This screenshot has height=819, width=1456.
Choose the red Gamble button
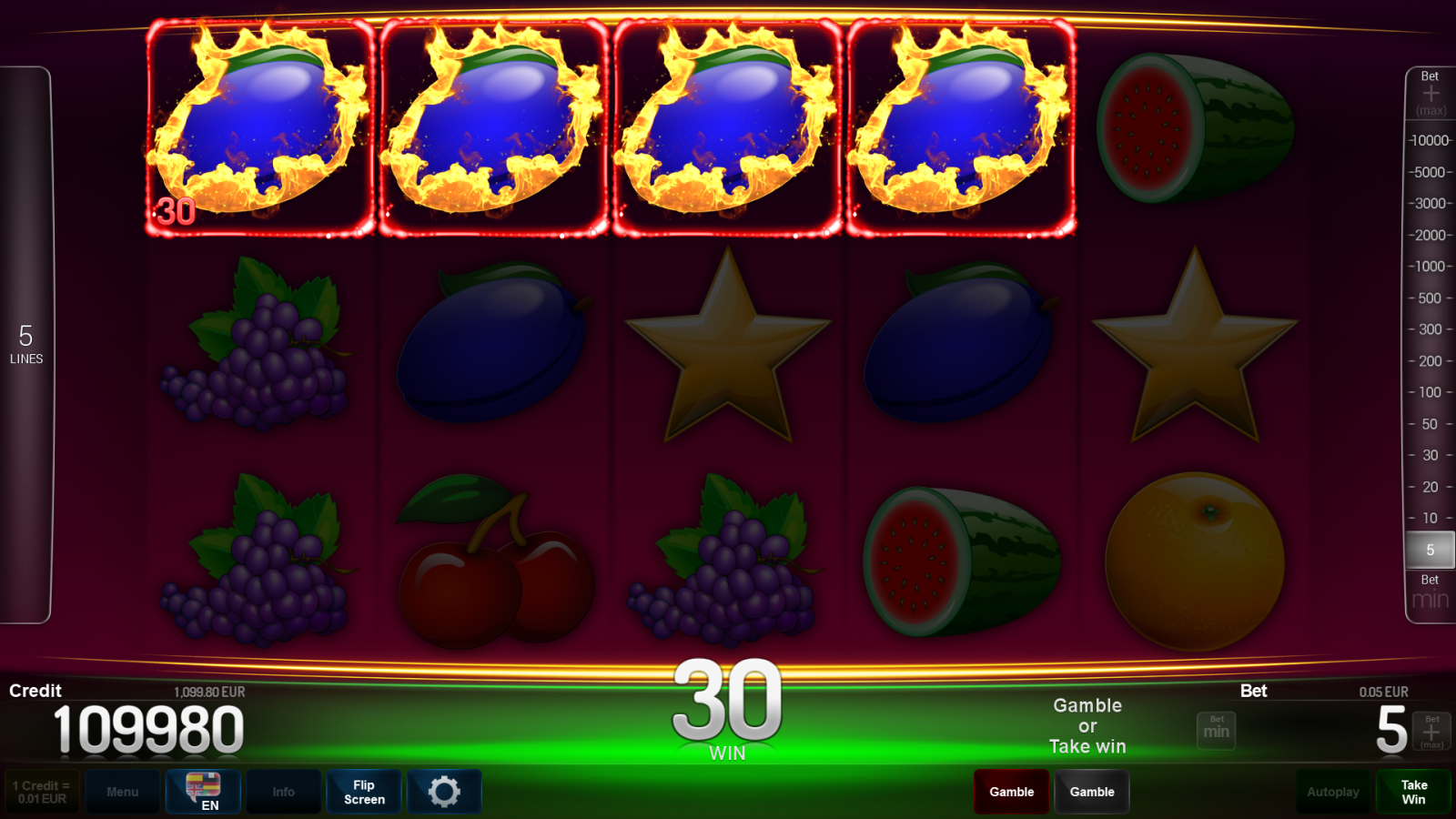pyautogui.click(x=1011, y=792)
